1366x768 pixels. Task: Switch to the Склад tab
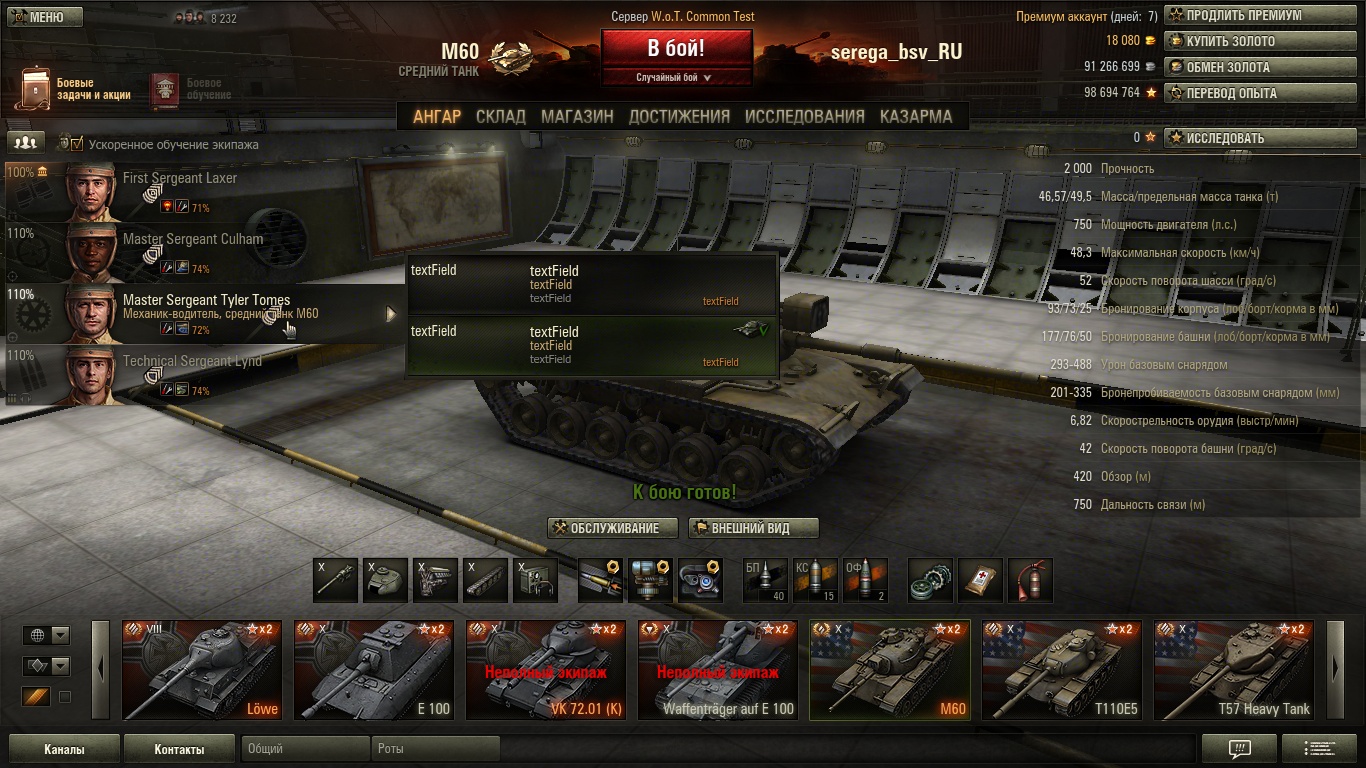pyautogui.click(x=500, y=116)
